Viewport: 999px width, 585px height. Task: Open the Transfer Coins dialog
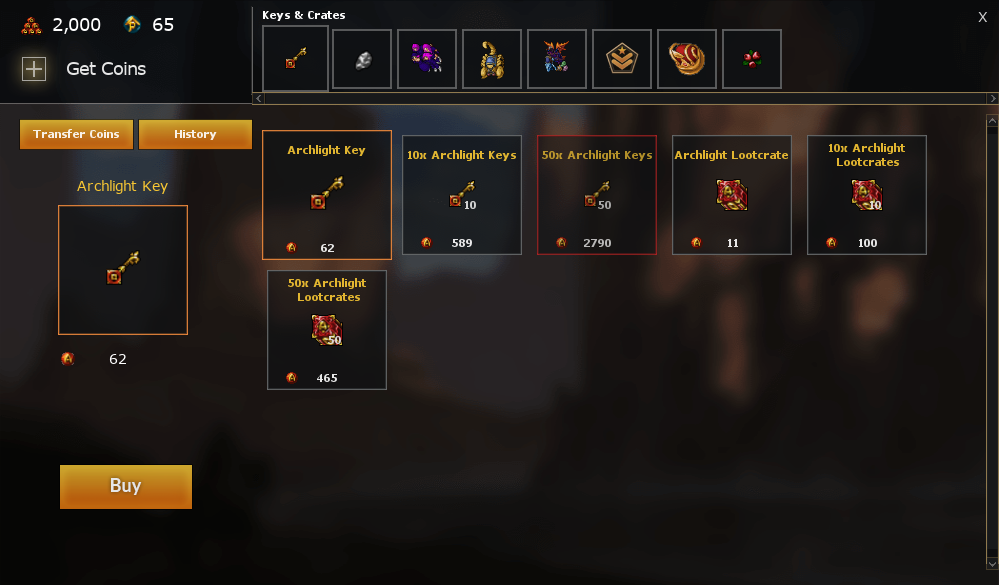pyautogui.click(x=76, y=134)
